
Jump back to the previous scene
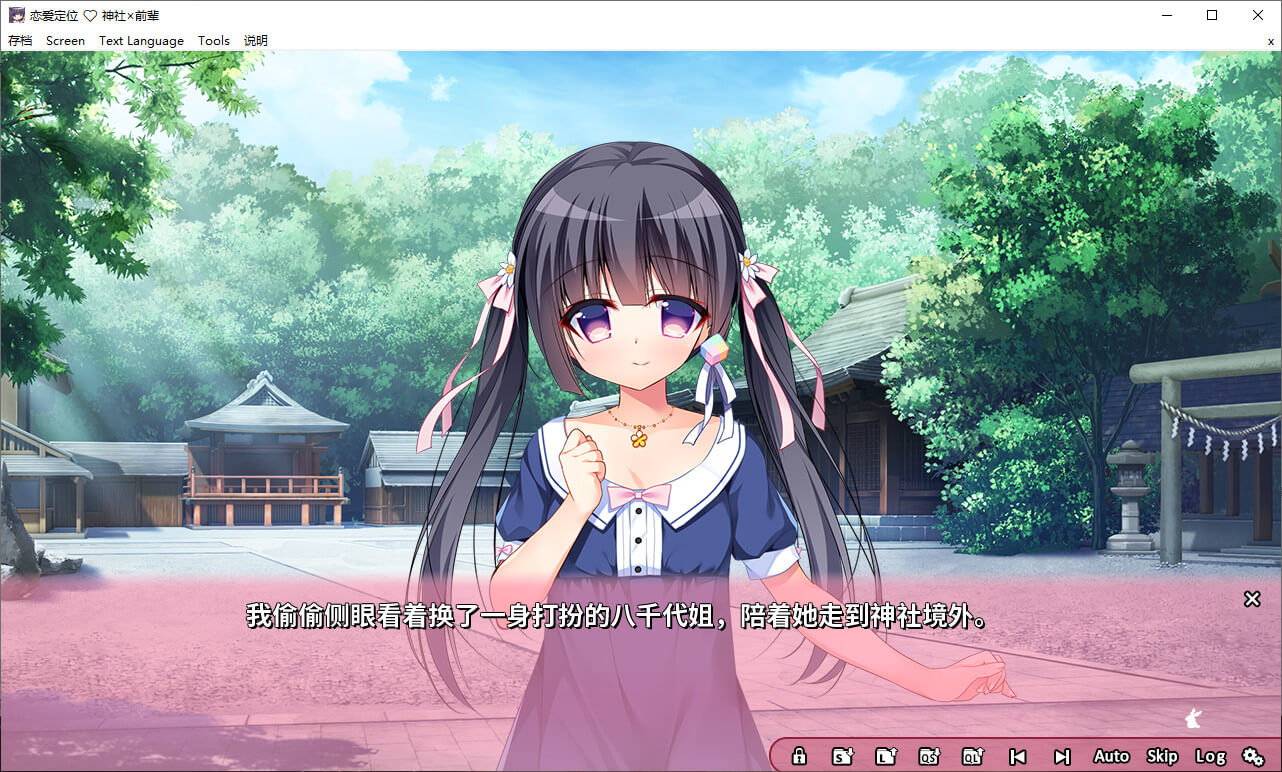pyautogui.click(x=1017, y=757)
